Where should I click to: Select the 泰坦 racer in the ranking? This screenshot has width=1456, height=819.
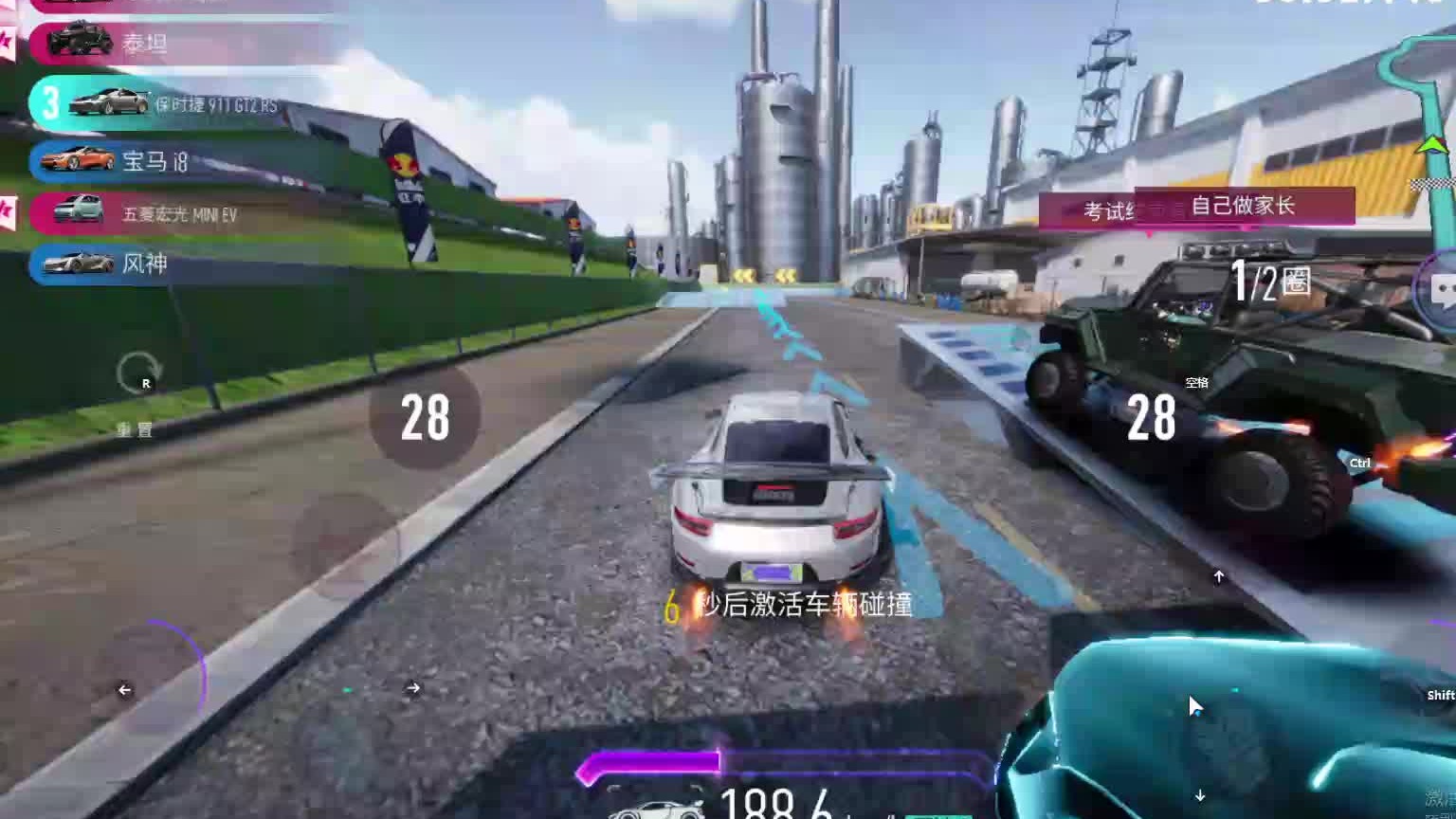tap(142, 43)
